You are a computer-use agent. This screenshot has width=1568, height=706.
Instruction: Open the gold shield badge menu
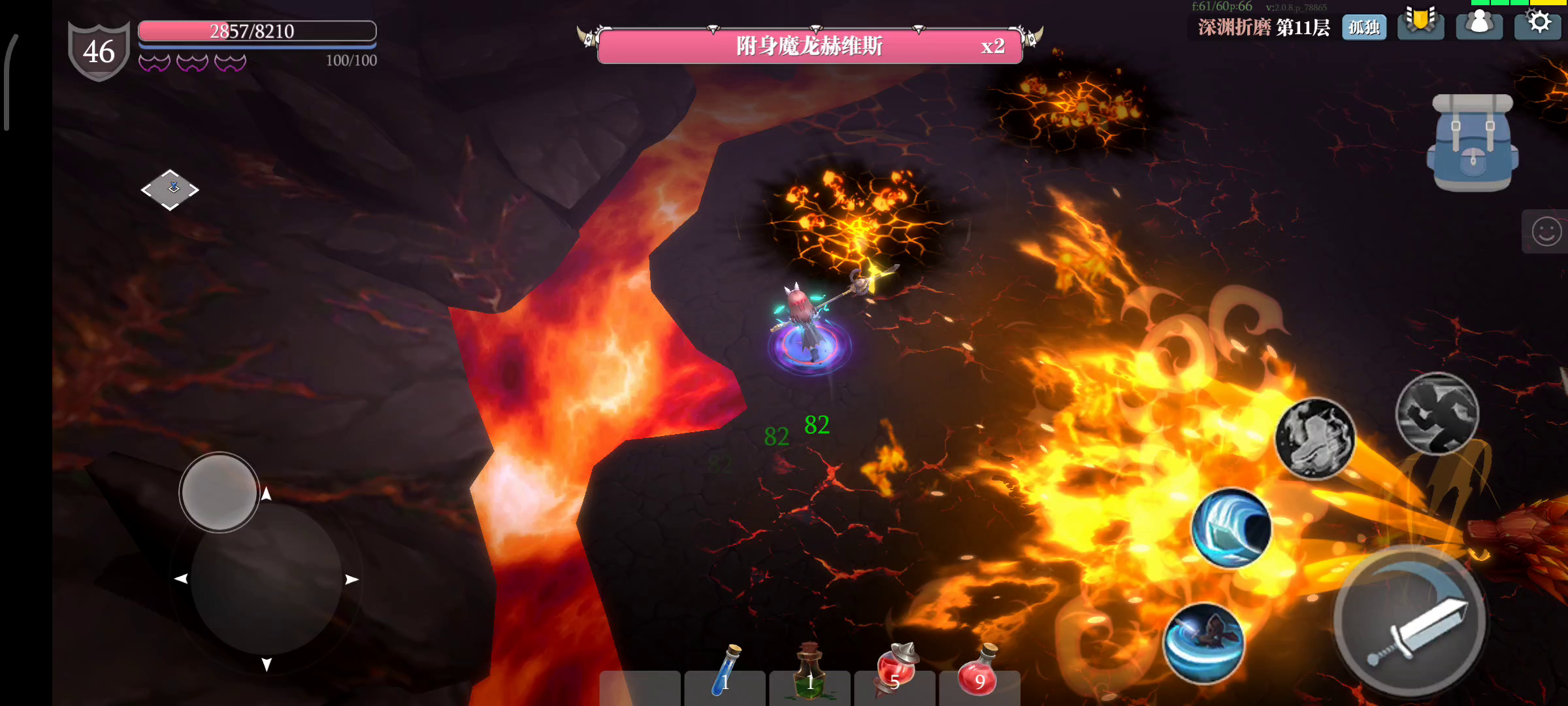click(1420, 22)
